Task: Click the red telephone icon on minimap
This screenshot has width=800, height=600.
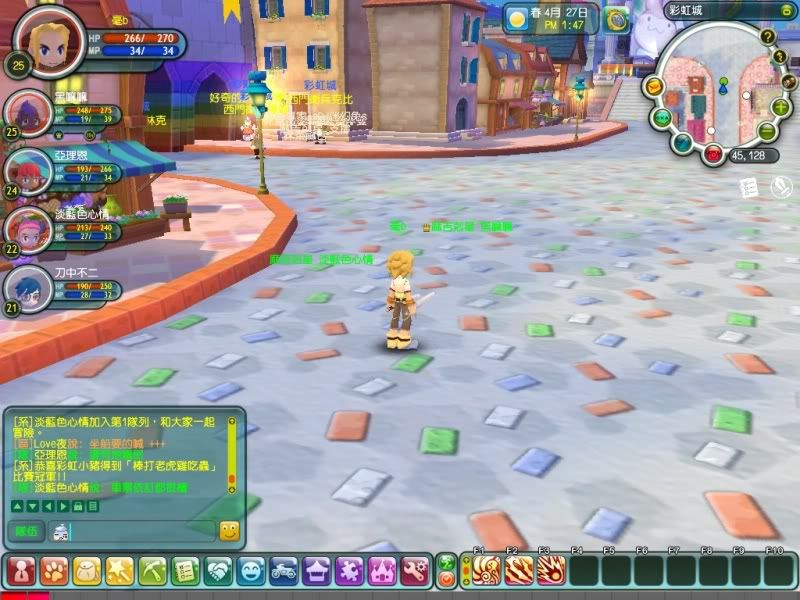Action: pyautogui.click(x=712, y=155)
